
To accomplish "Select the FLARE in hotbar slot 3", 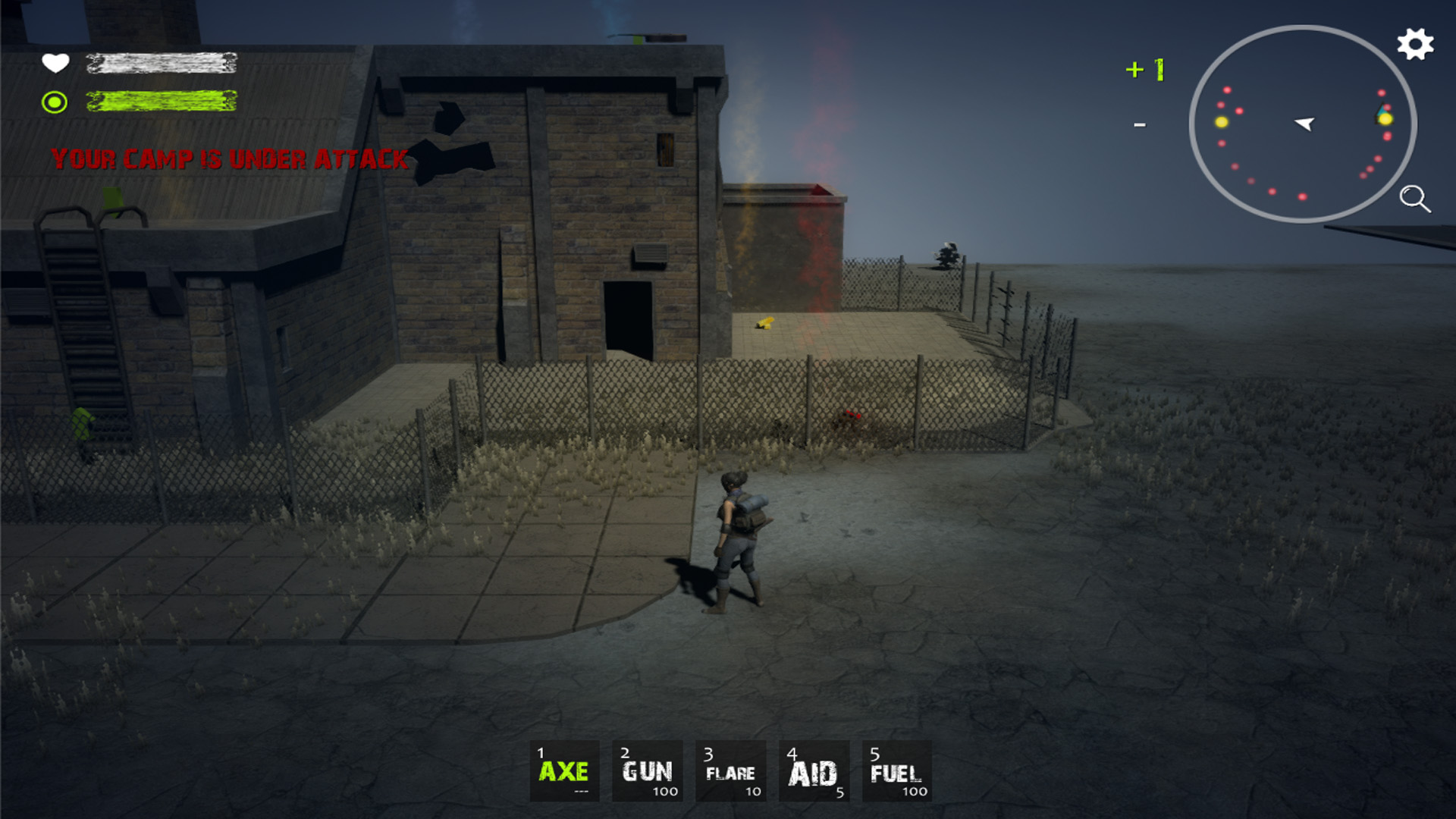I will 730,770.
